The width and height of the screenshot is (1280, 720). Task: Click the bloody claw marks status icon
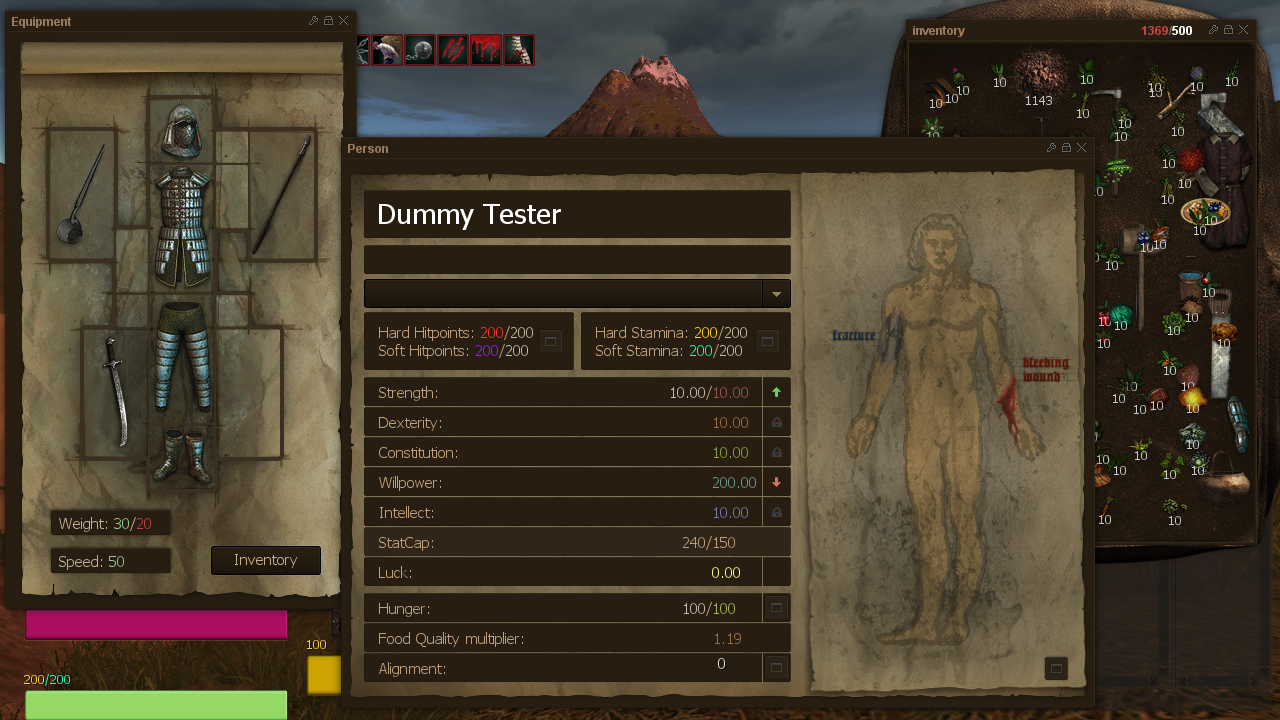(x=453, y=50)
